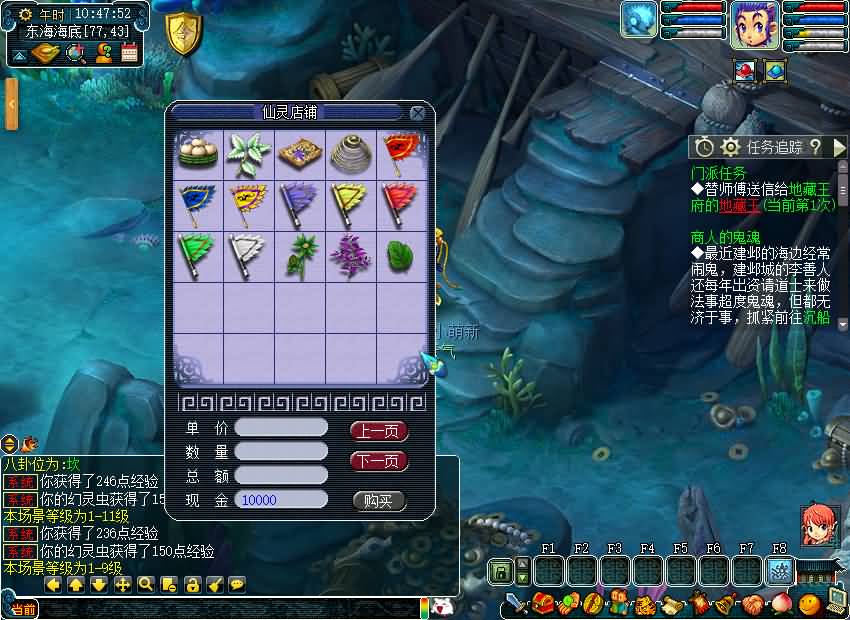Viewport: 850px width, 620px height.
Task: Go to the next page with 下一页
Action: (x=379, y=461)
